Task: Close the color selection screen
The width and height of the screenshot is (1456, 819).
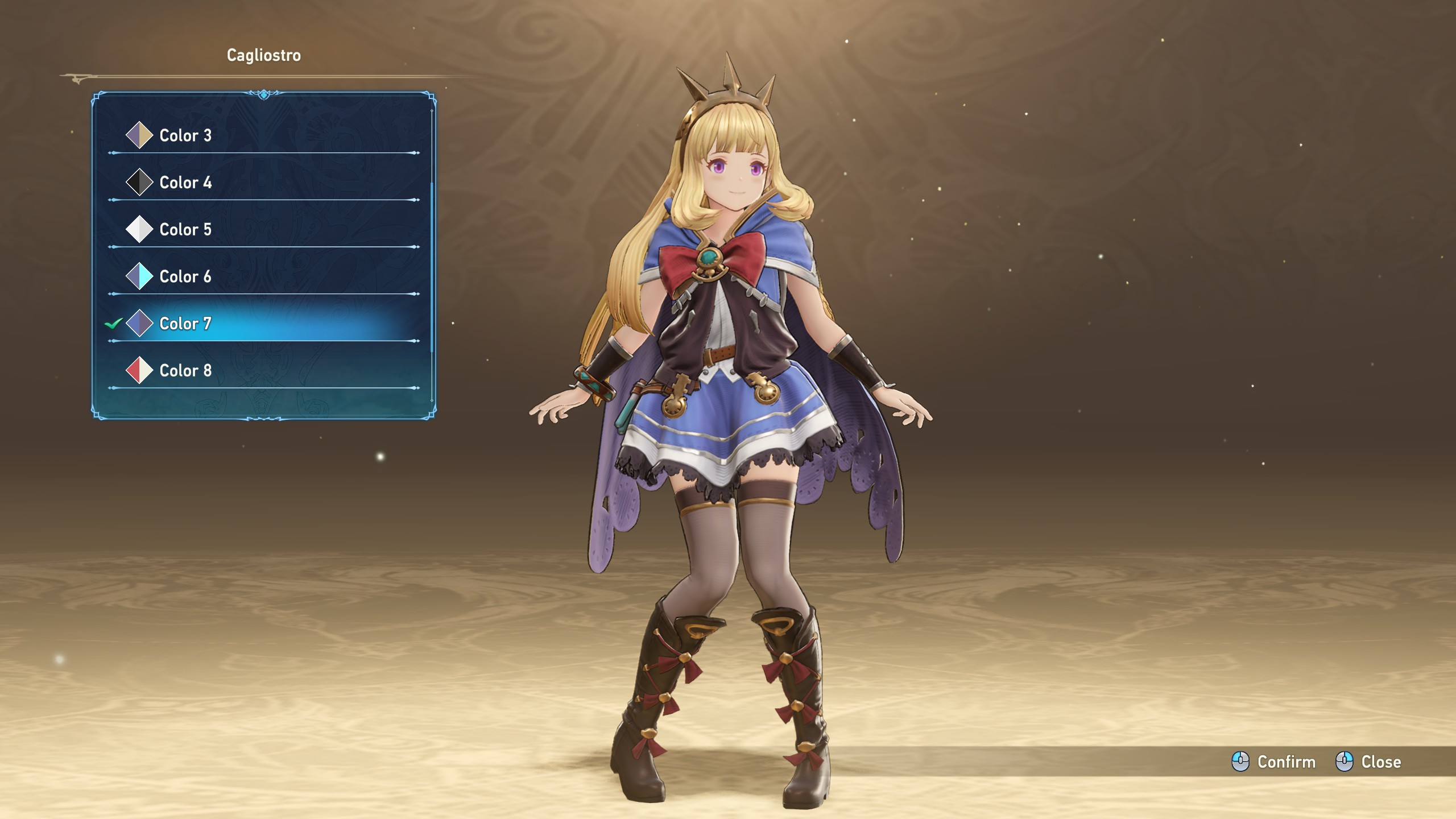Action: 1368,762
